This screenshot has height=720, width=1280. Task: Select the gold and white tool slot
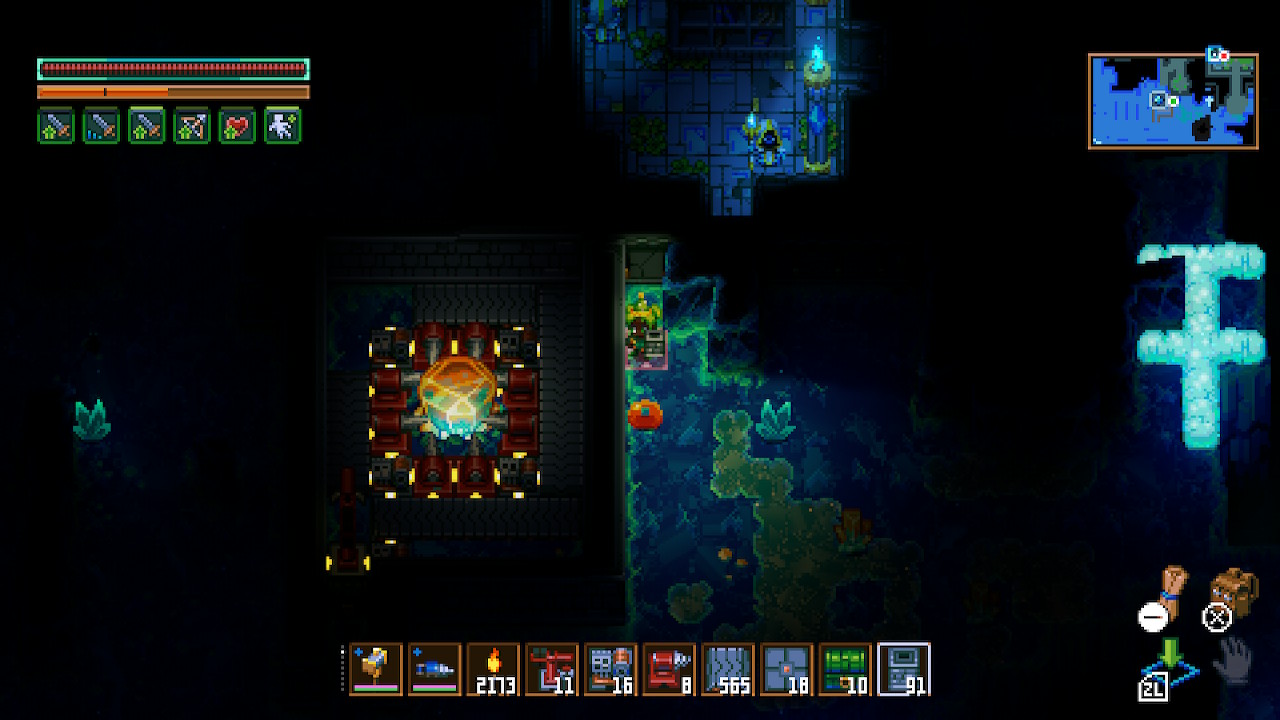tap(376, 668)
